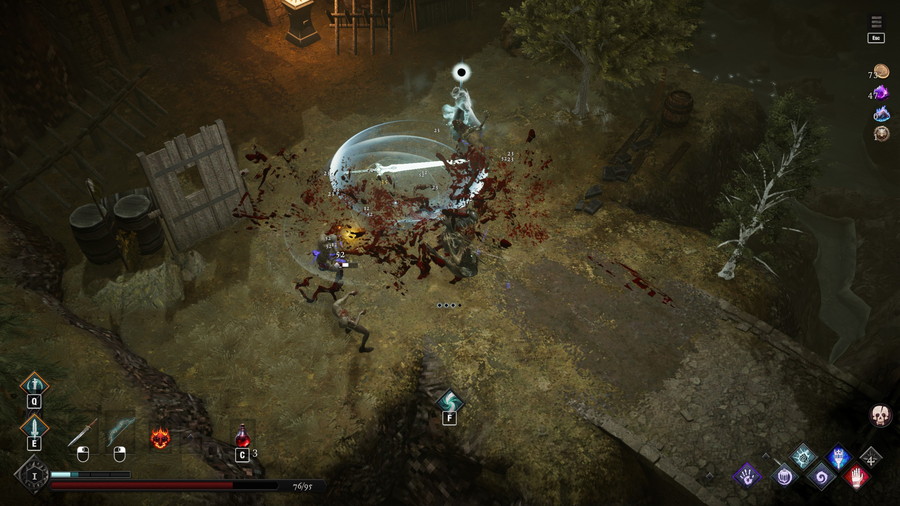This screenshot has height=506, width=900.
Task: Click the cracked skull button
Action: 880,415
